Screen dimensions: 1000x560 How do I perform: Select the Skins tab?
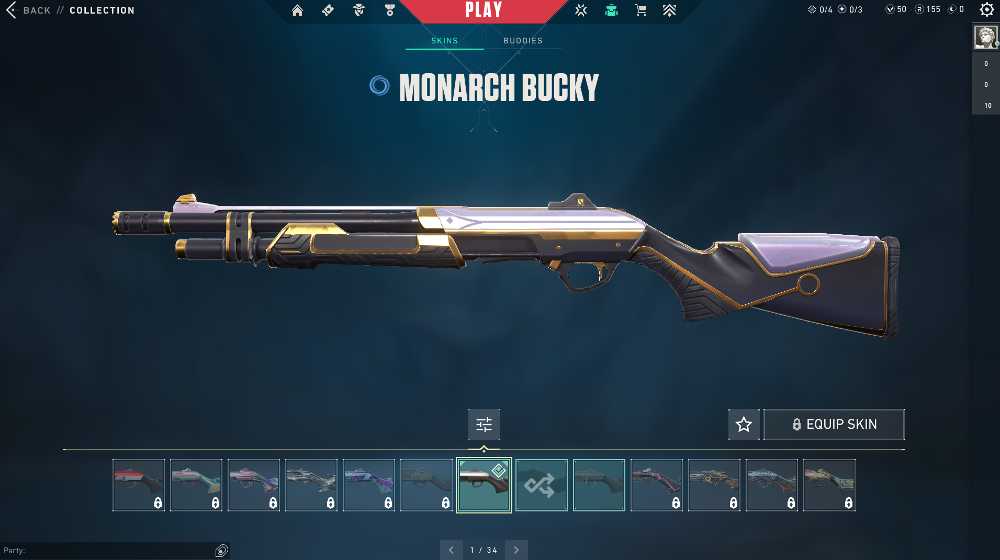(x=444, y=41)
